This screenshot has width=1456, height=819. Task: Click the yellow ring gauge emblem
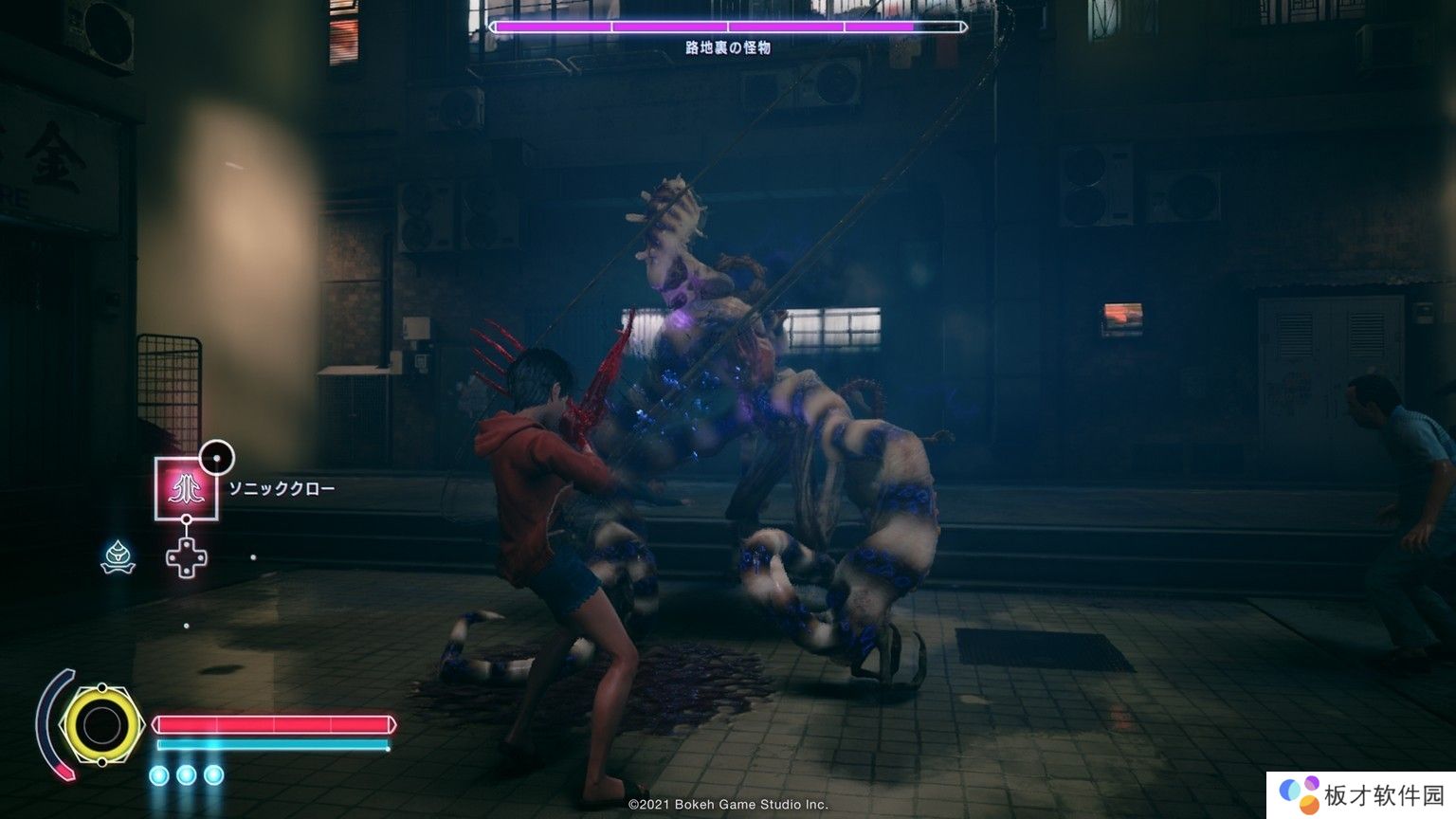tap(100, 726)
